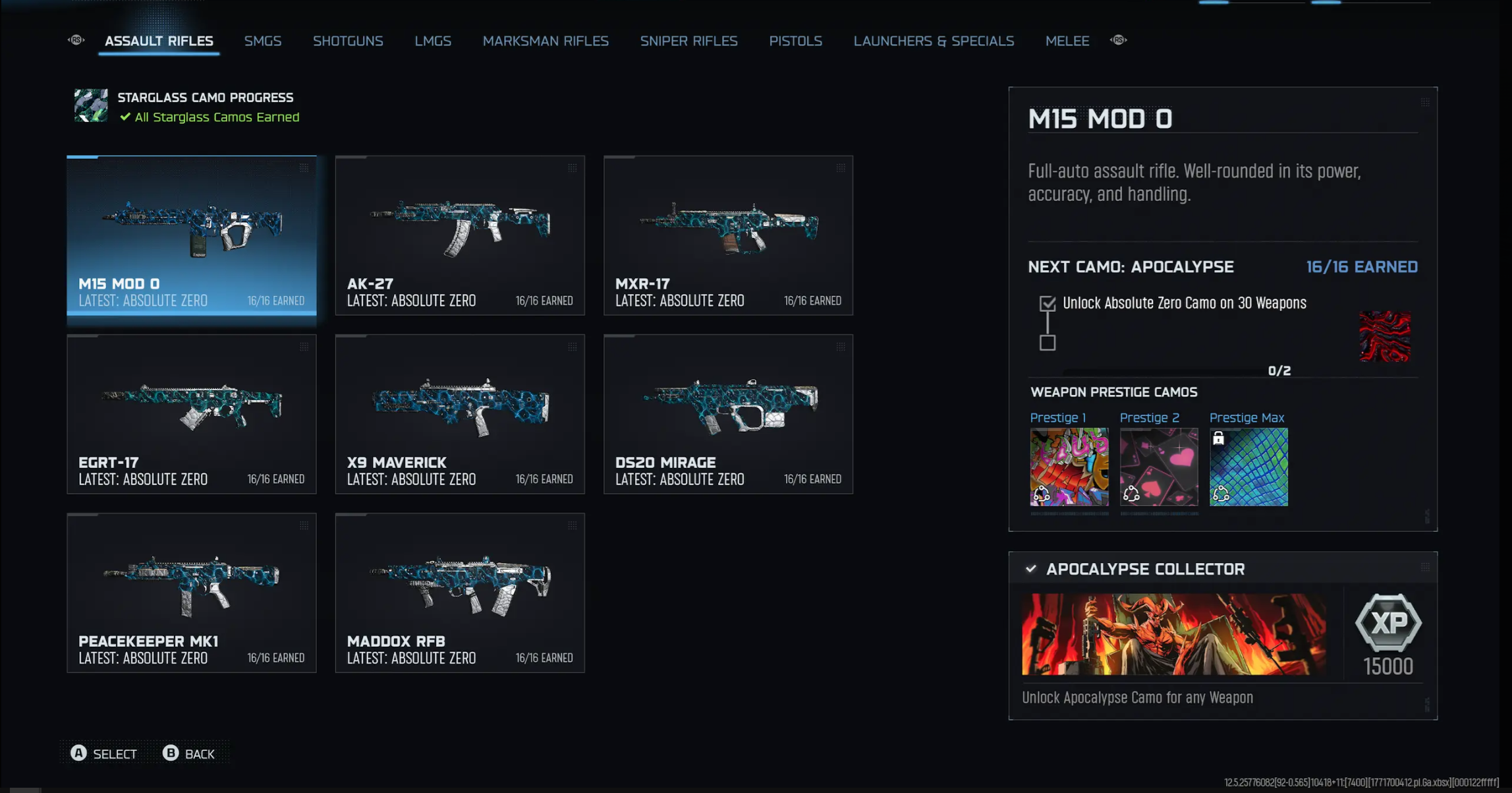The image size is (1512, 793).
Task: Select the Maddox RFB tile
Action: 460,593
